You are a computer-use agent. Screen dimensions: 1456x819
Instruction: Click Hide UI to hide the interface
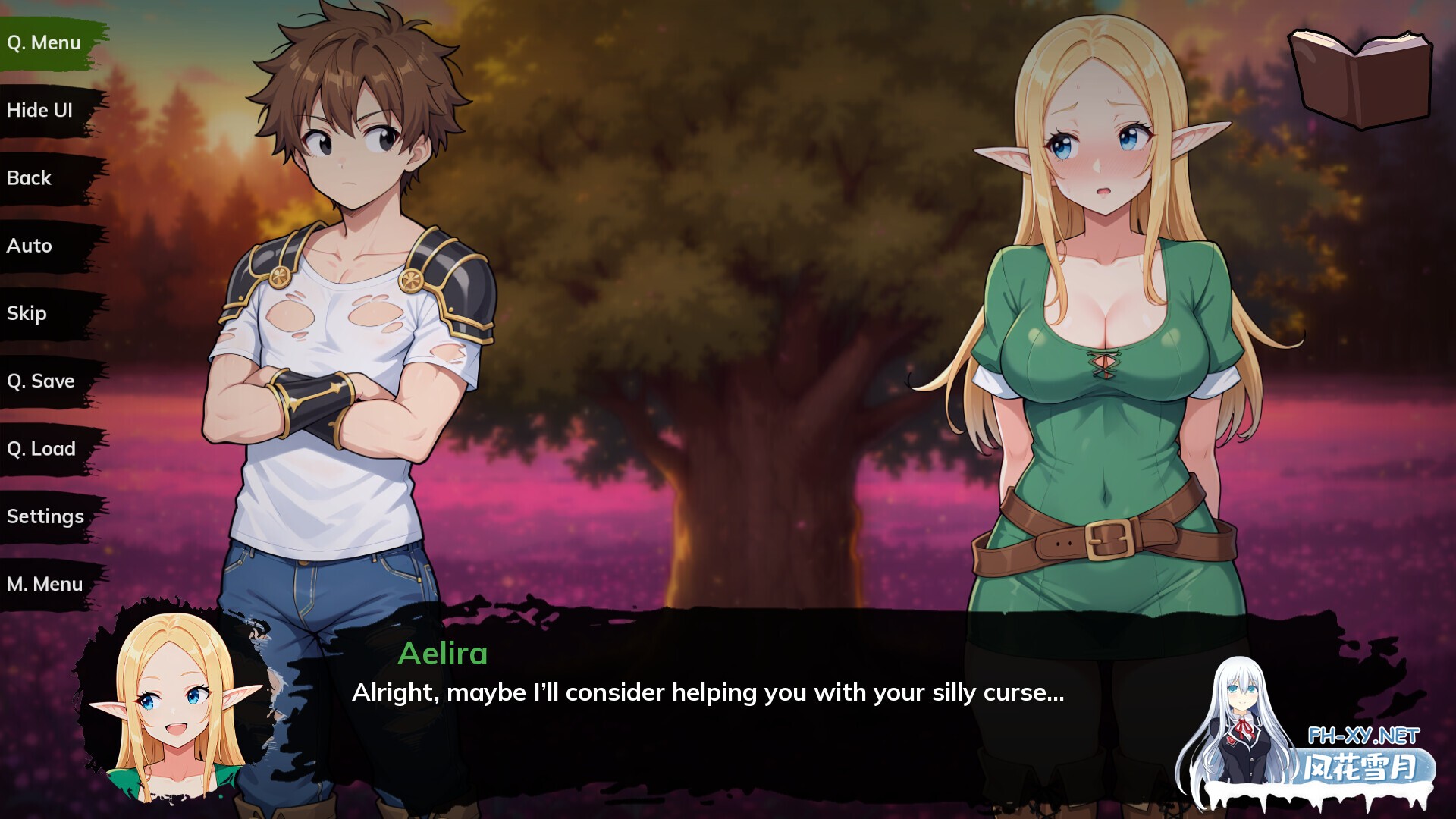39,111
